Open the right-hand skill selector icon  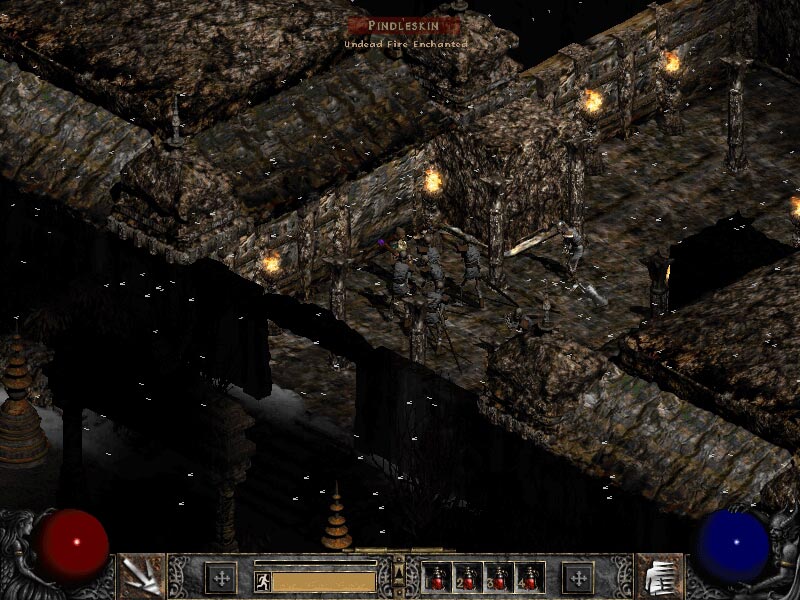[659, 577]
